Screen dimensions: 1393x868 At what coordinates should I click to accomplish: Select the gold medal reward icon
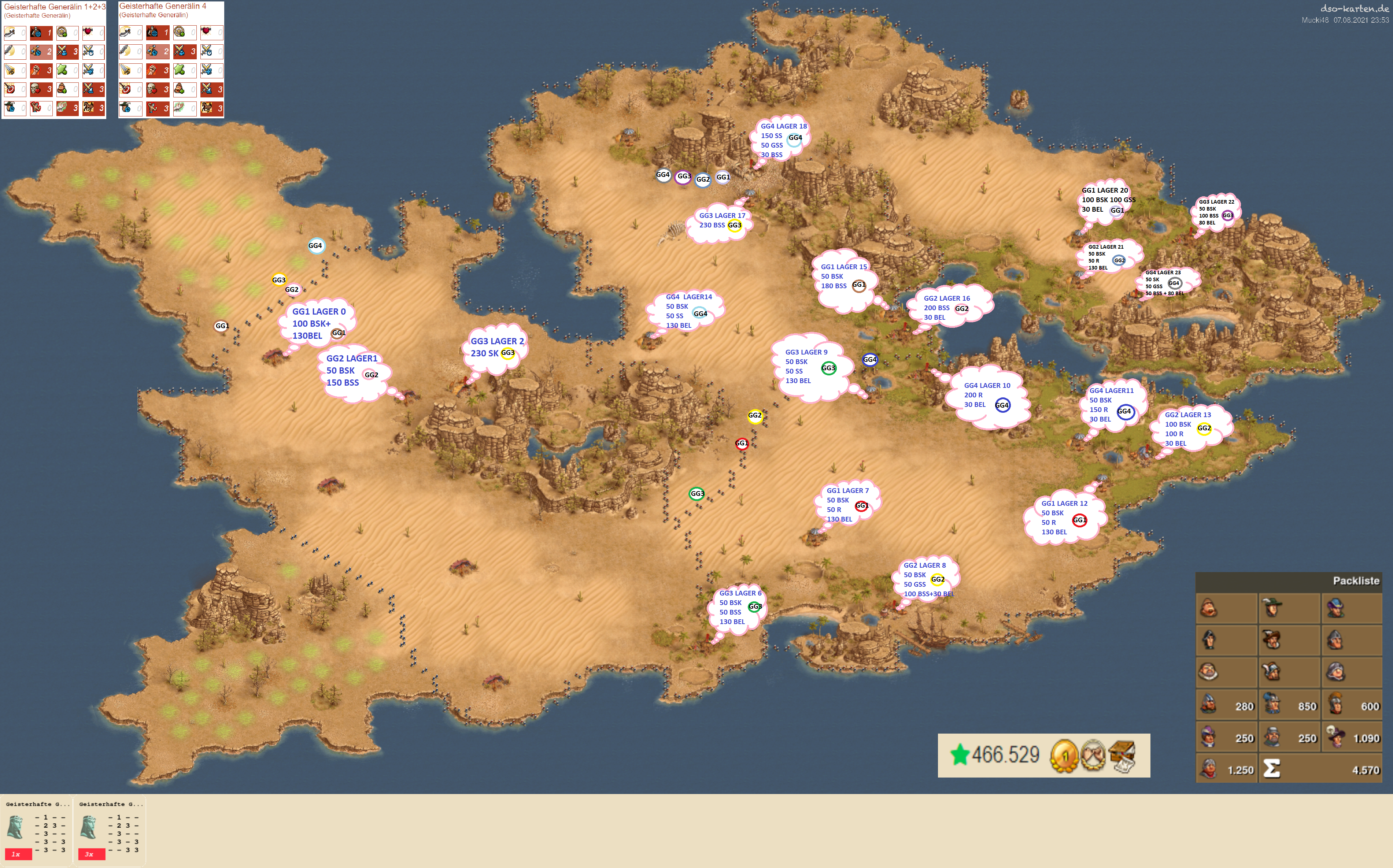(x=1063, y=756)
